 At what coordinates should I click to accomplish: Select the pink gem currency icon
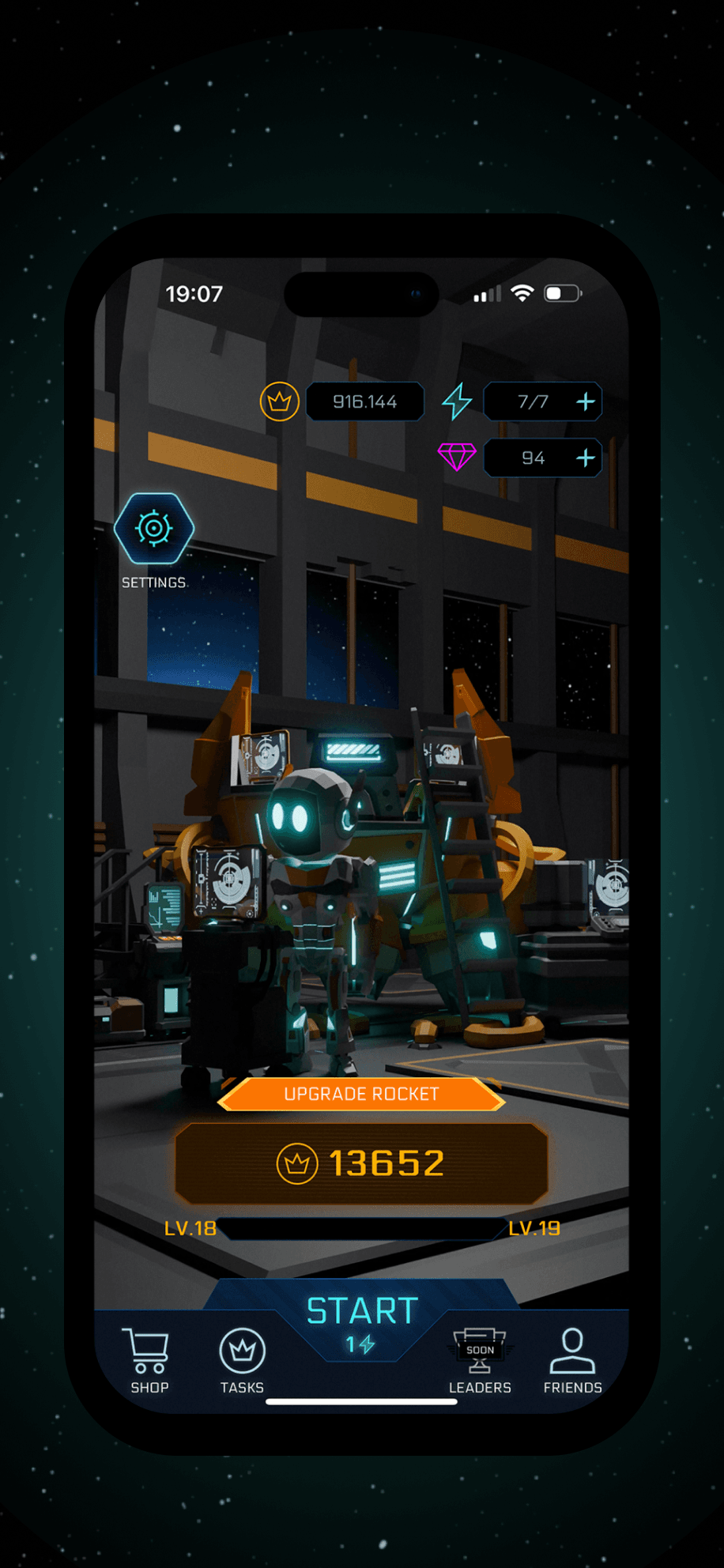pos(457,457)
